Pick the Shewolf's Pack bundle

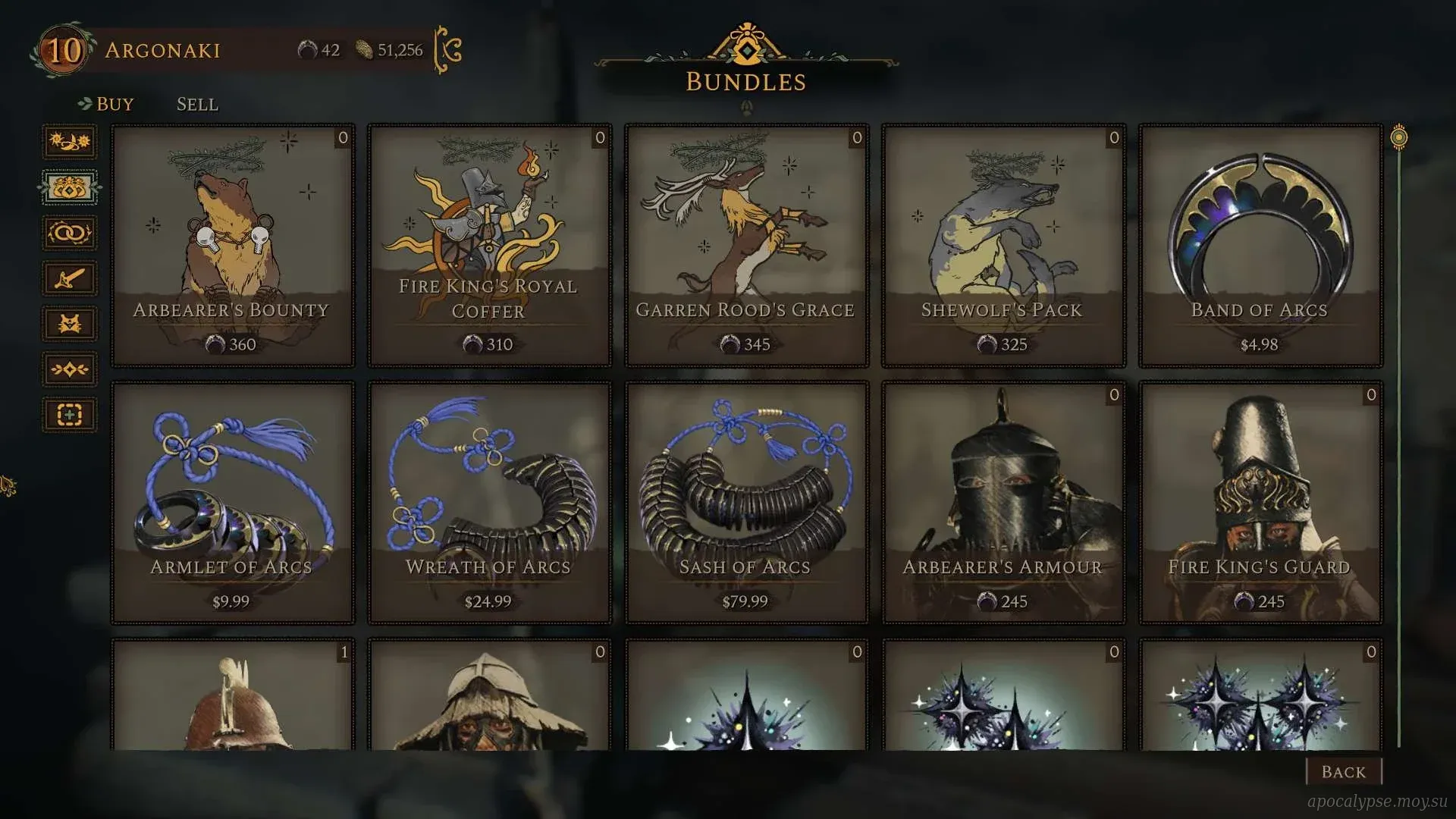click(1003, 246)
